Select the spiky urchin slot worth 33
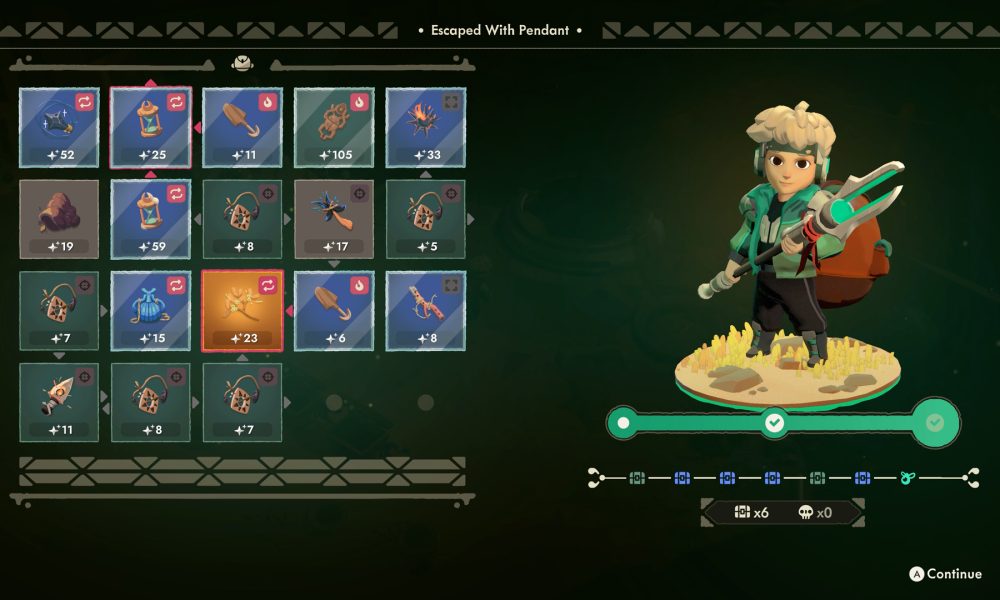 click(426, 127)
